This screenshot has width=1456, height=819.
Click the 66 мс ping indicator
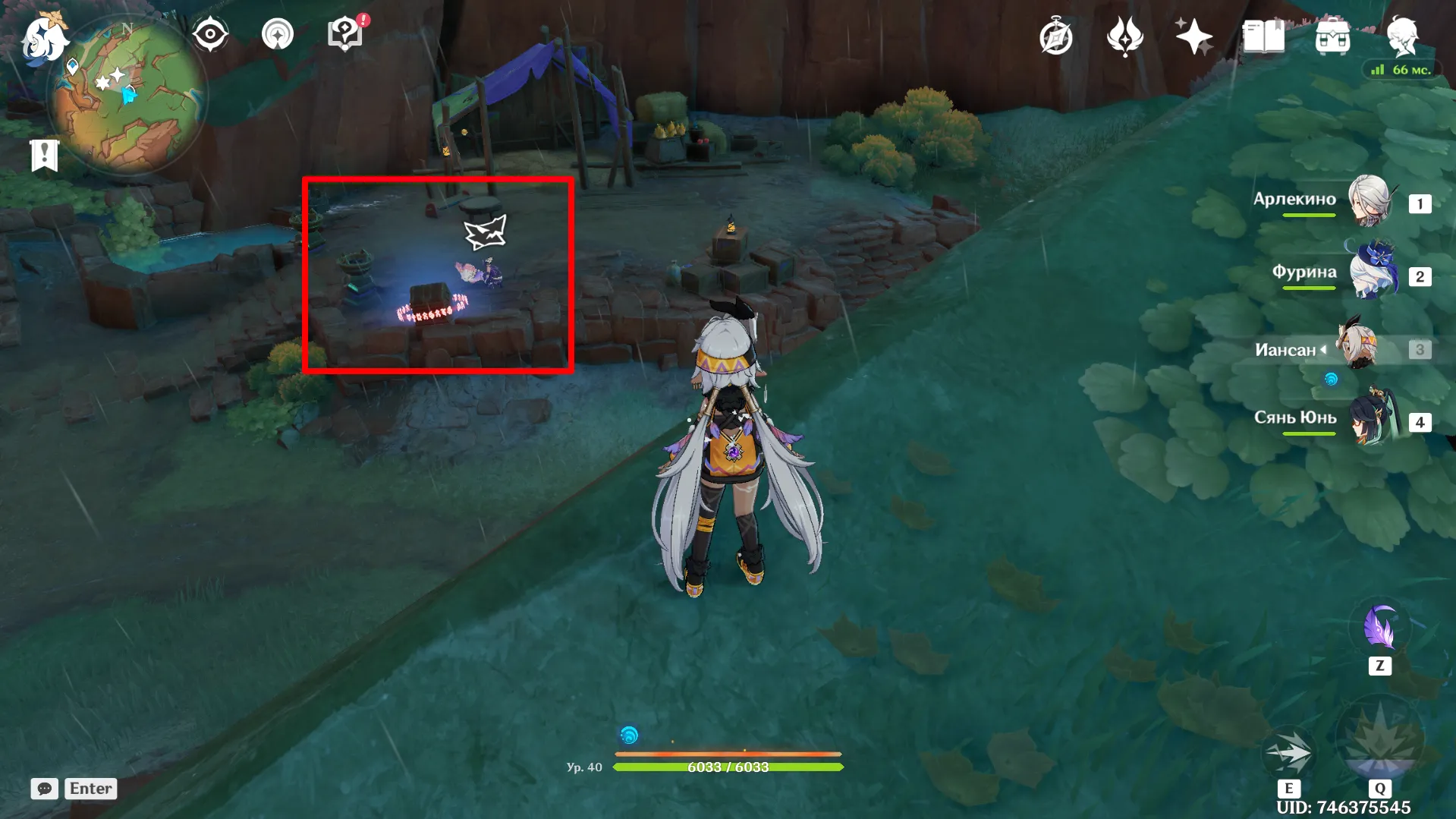pyautogui.click(x=1400, y=69)
